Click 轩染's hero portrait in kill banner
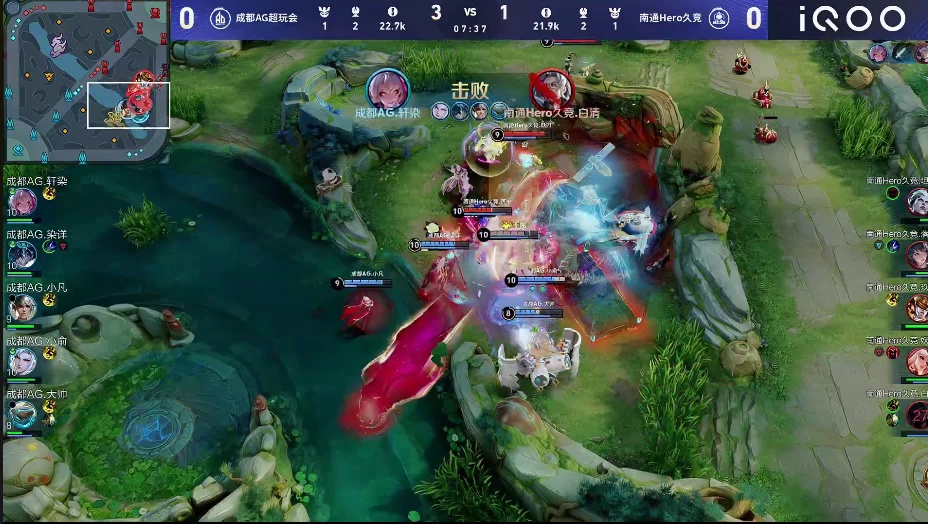 click(387, 90)
